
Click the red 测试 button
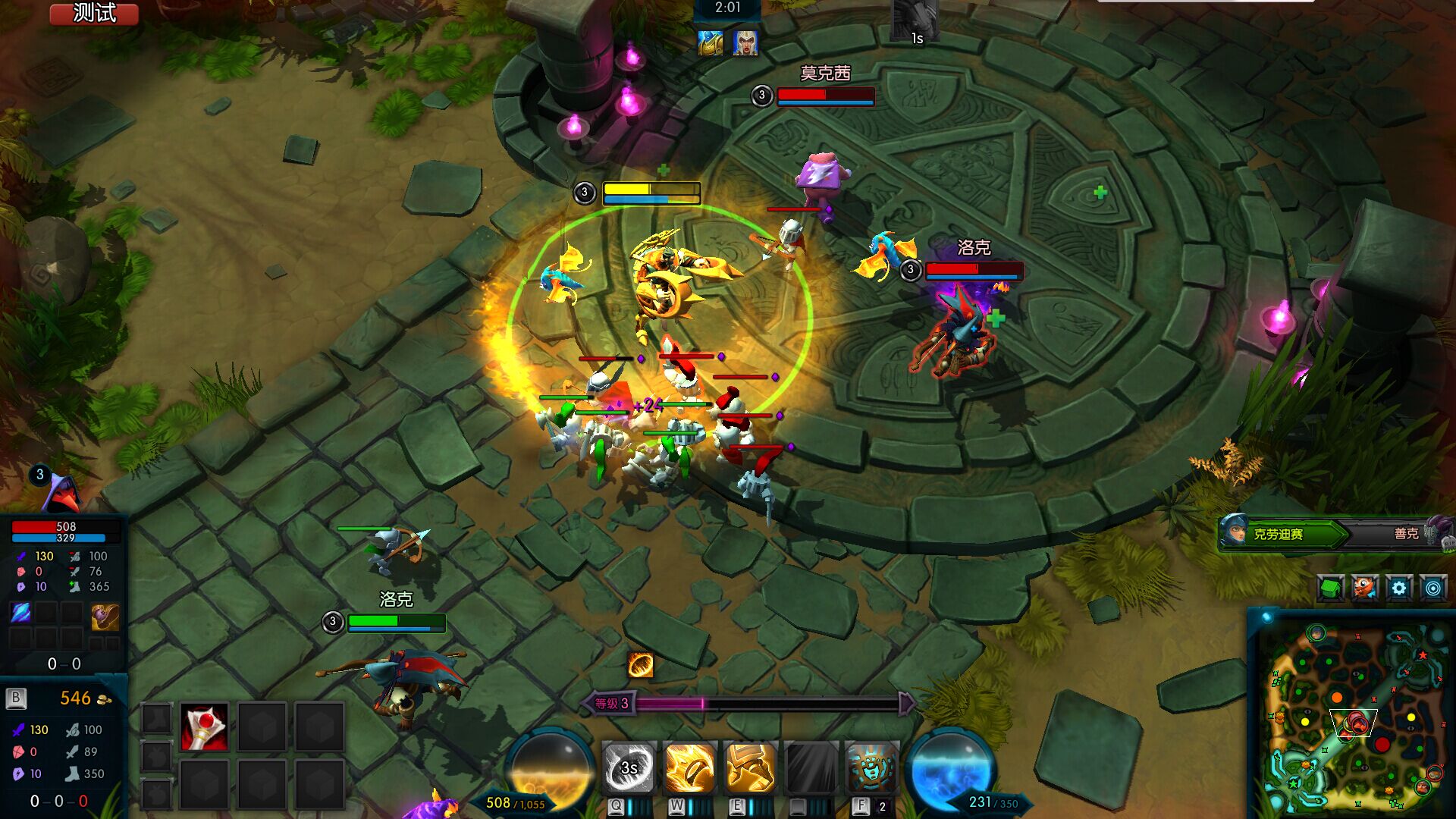point(94,14)
